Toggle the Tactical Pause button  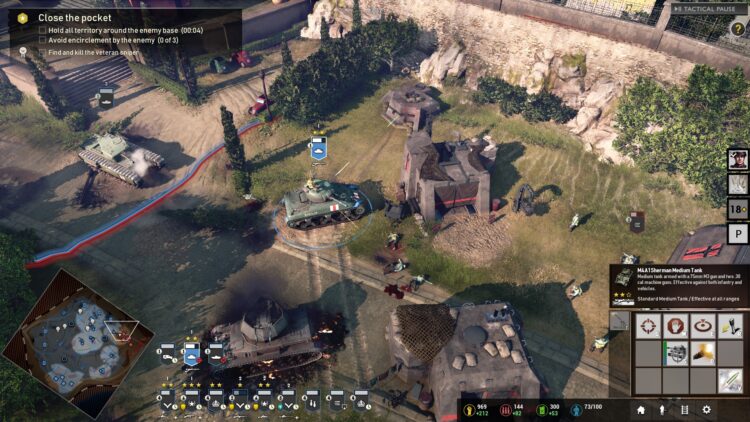tap(708, 9)
